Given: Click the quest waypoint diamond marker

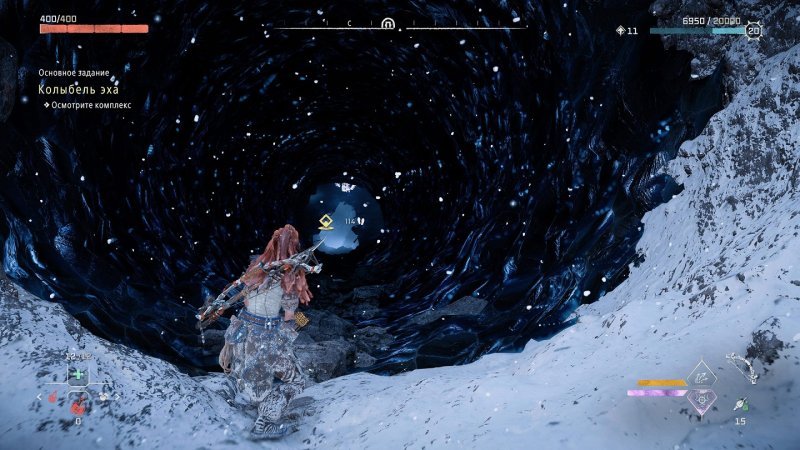Looking at the screenshot, I should point(324,222).
